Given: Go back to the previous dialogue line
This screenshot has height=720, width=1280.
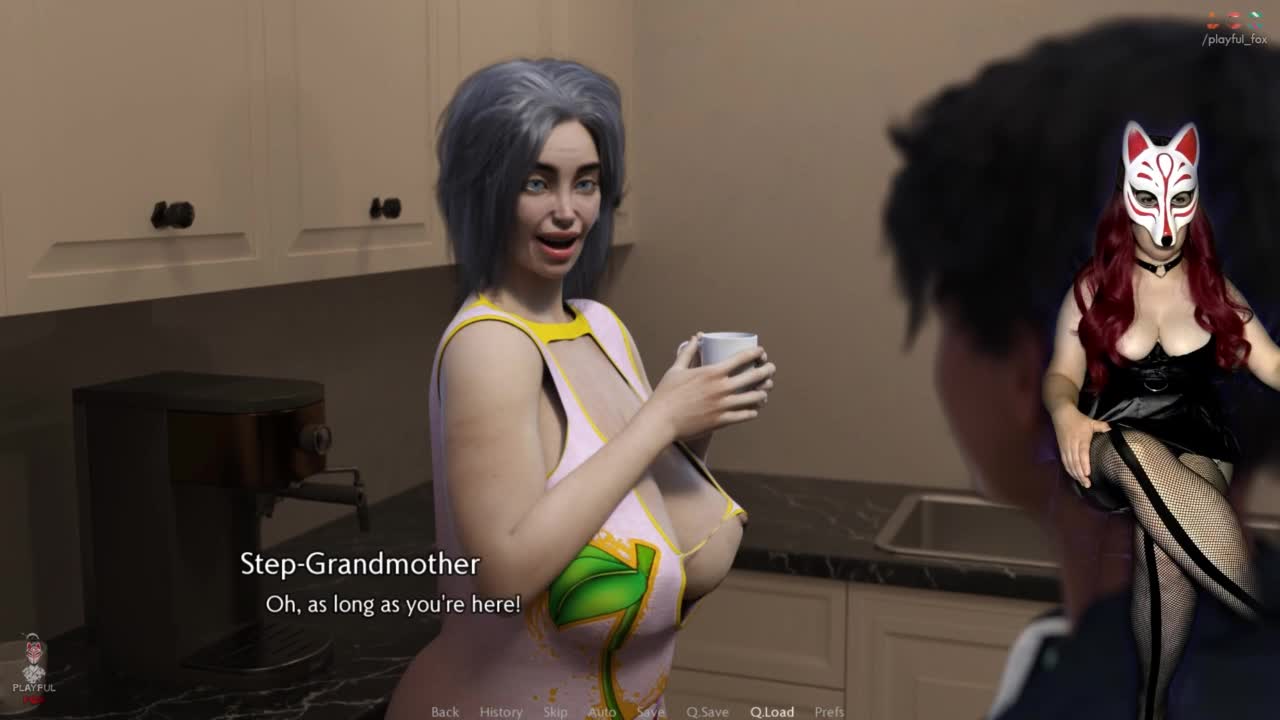Looking at the screenshot, I should pos(445,712).
